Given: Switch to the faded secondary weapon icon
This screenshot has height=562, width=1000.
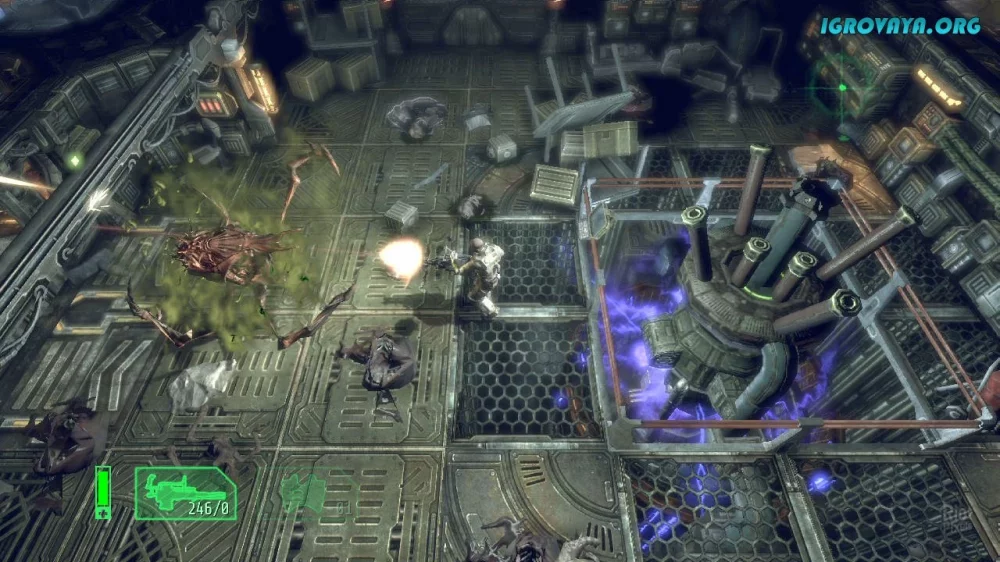Looking at the screenshot, I should (301, 492).
